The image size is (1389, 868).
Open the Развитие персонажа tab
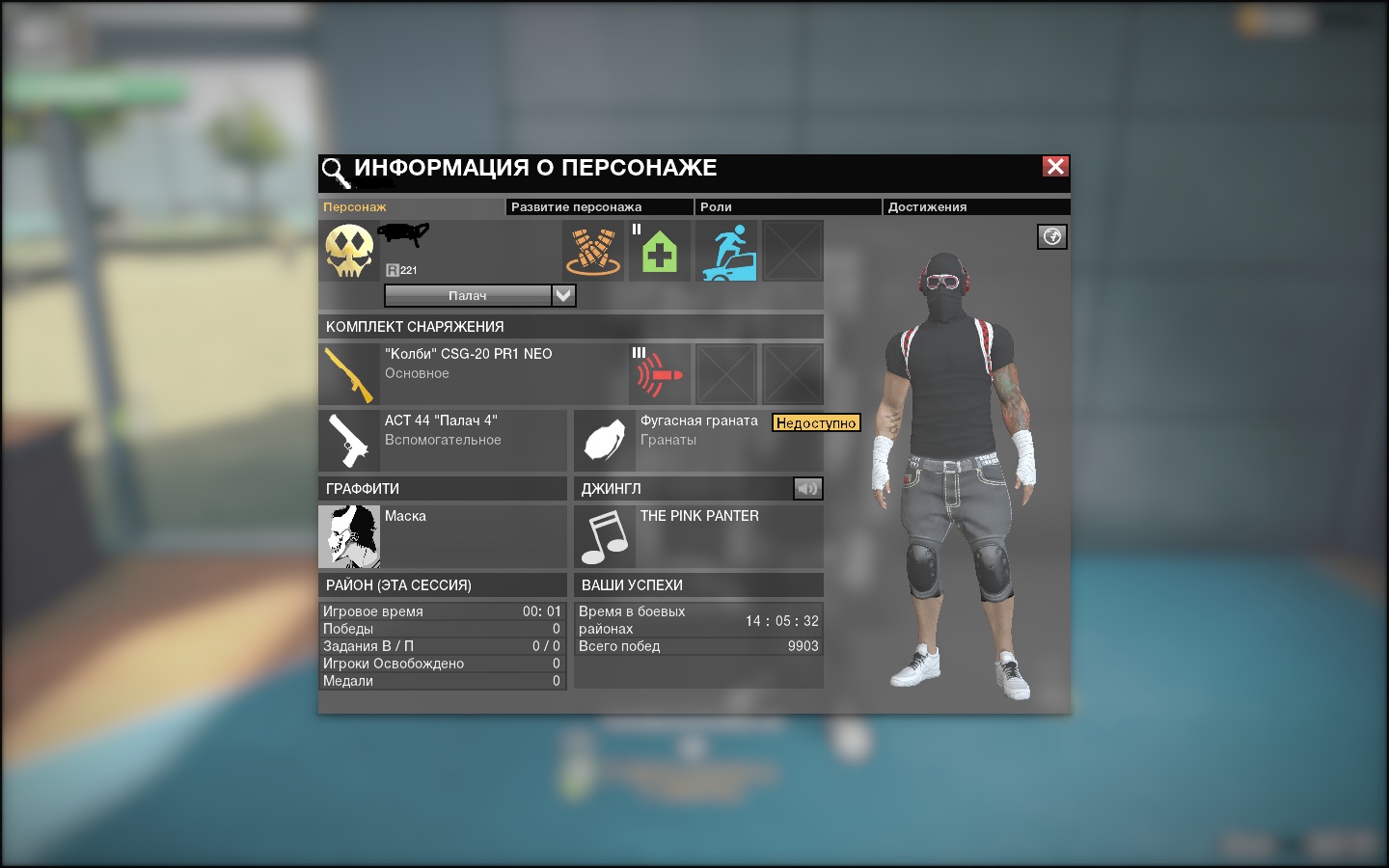pos(576,207)
